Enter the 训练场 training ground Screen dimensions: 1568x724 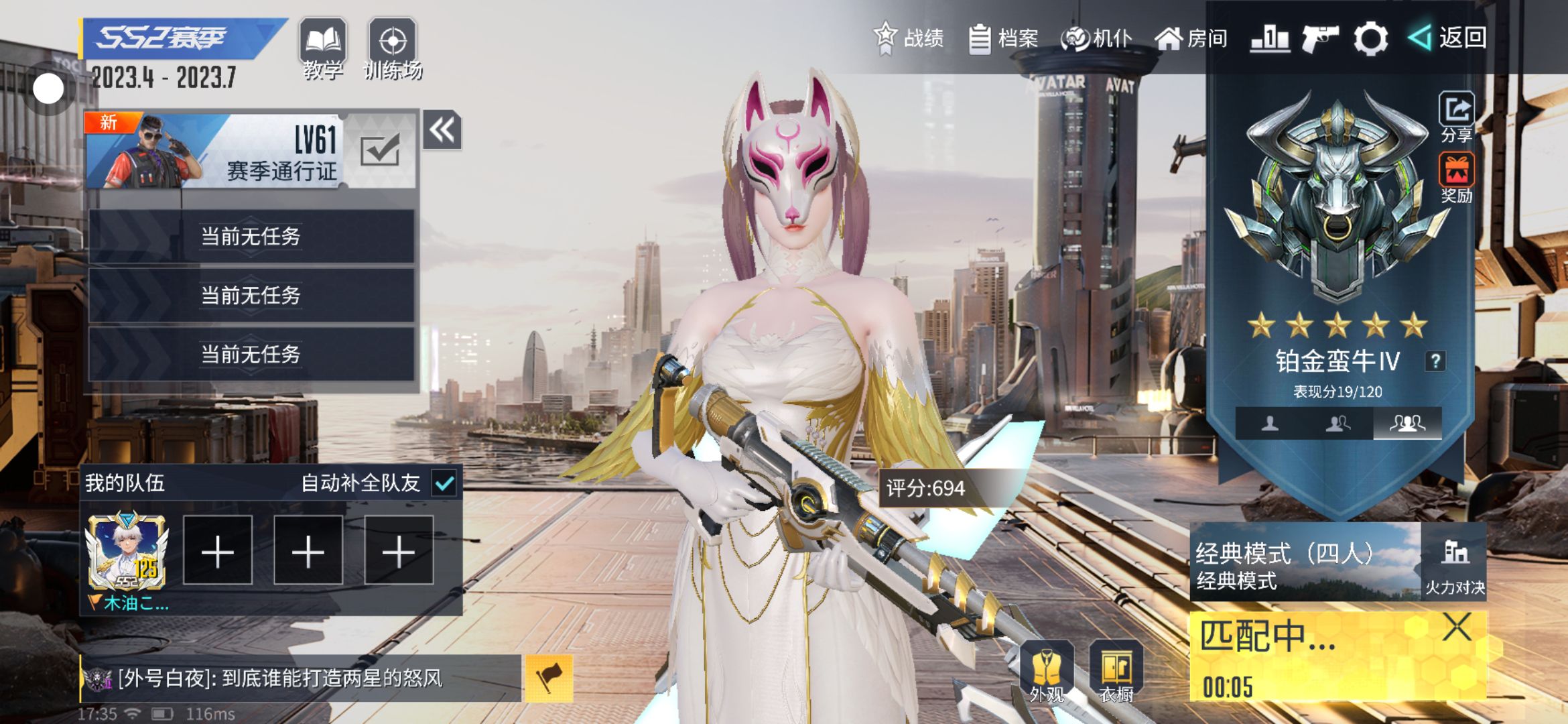click(393, 48)
